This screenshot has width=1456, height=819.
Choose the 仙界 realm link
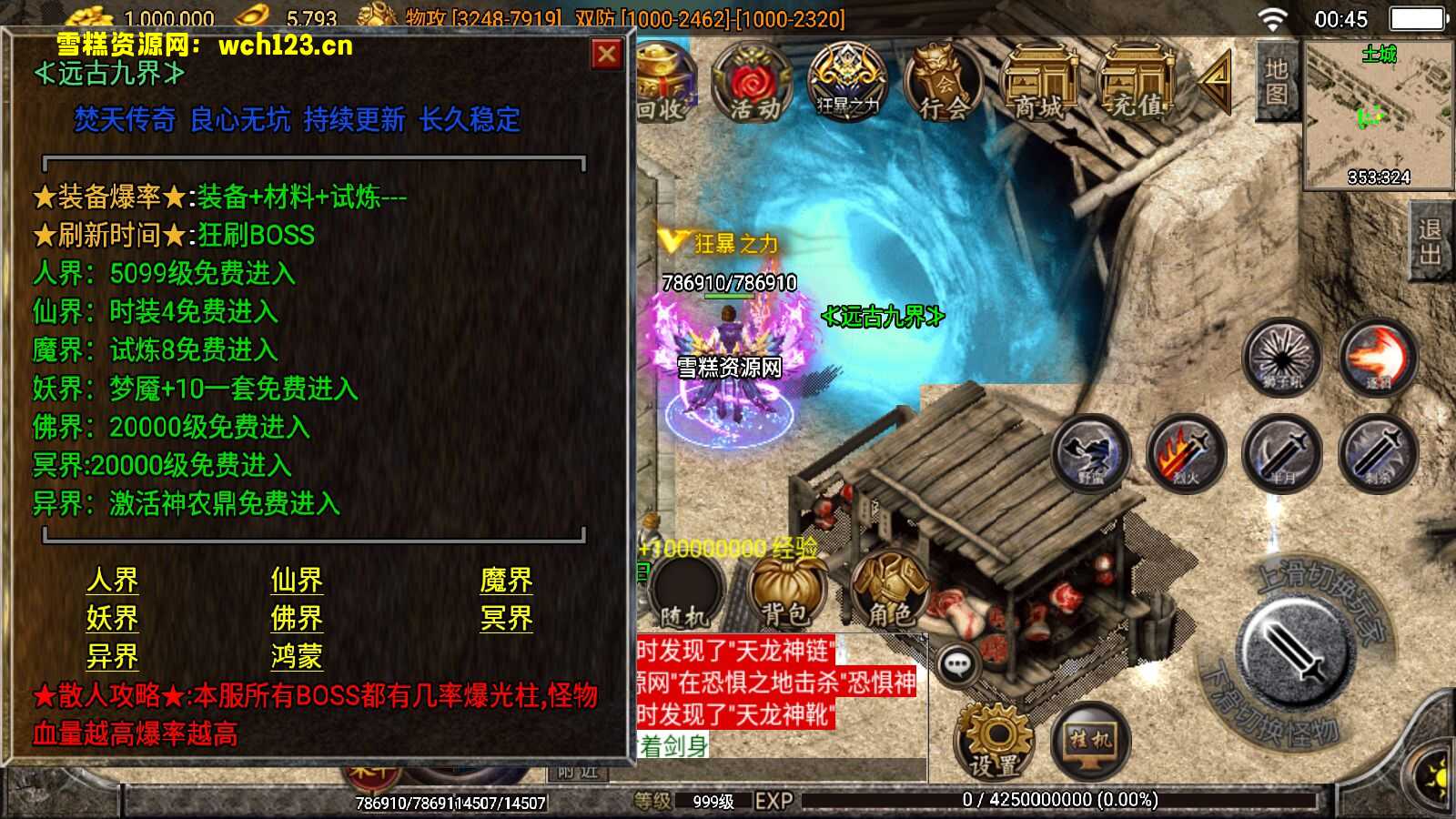pos(297,580)
